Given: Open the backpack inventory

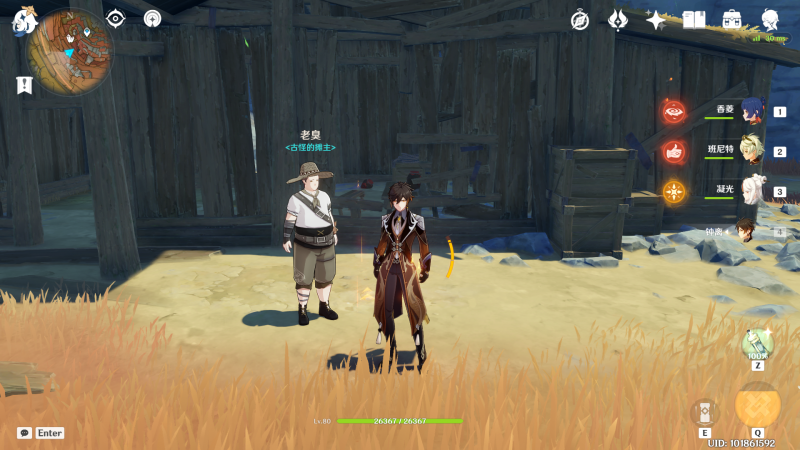Looking at the screenshot, I should pos(732,20).
